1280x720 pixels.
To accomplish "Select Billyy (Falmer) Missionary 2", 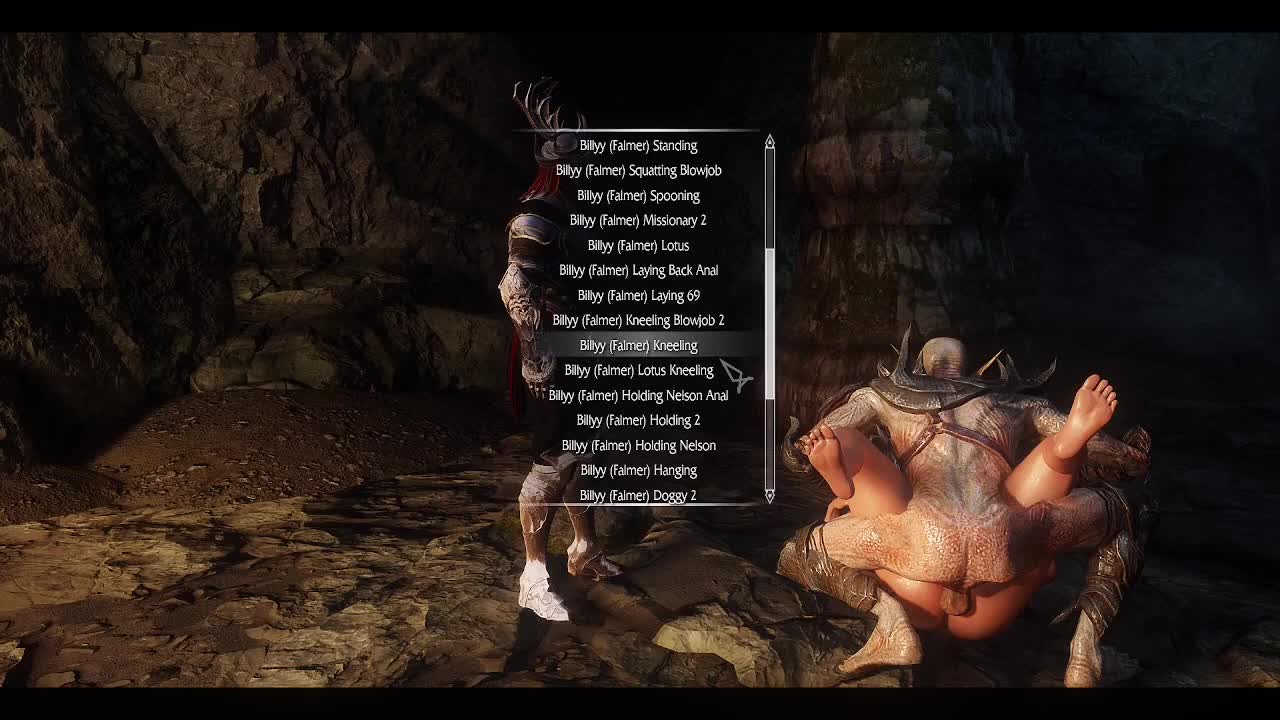I will pos(638,221).
